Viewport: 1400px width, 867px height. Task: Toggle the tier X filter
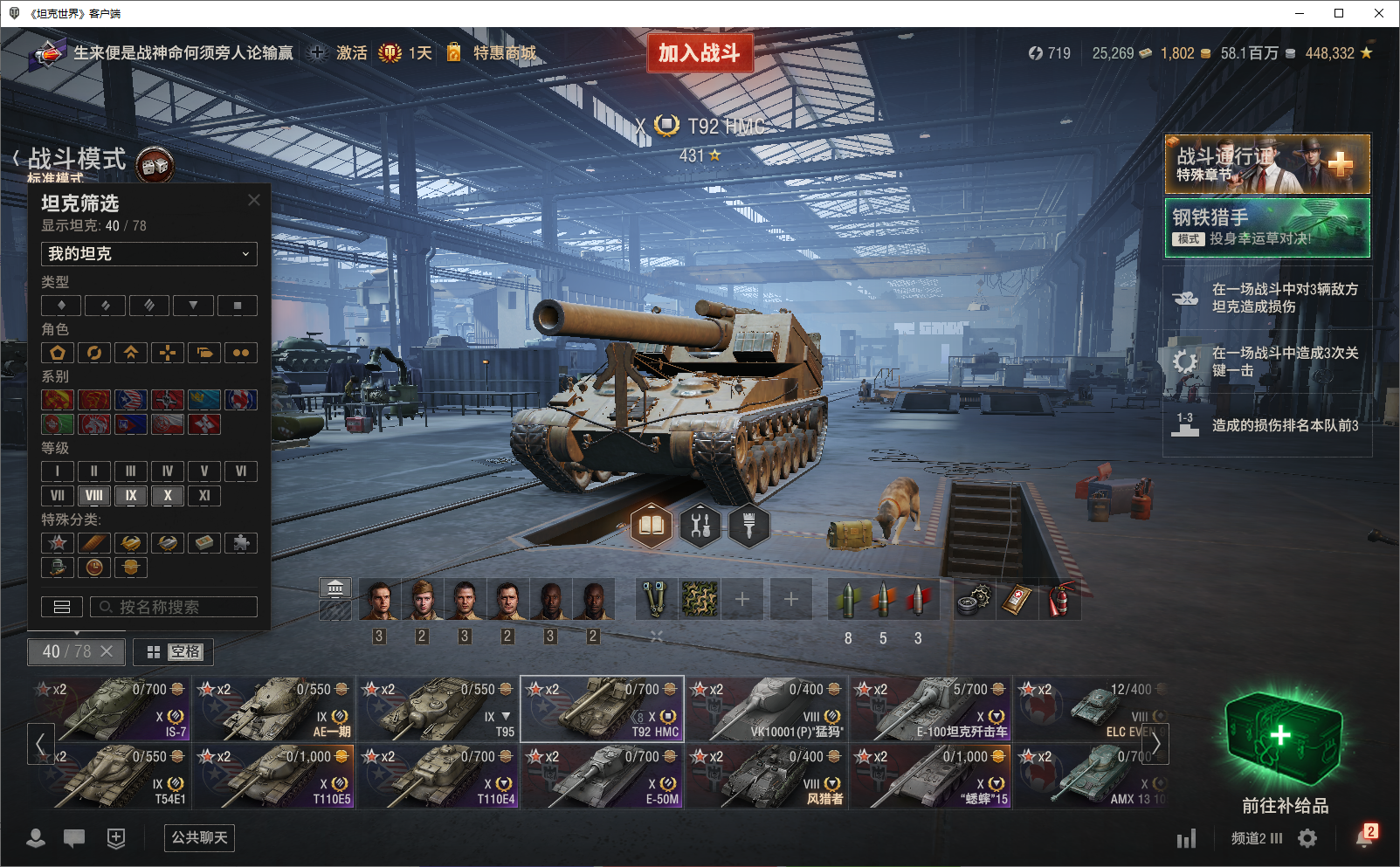click(x=168, y=496)
